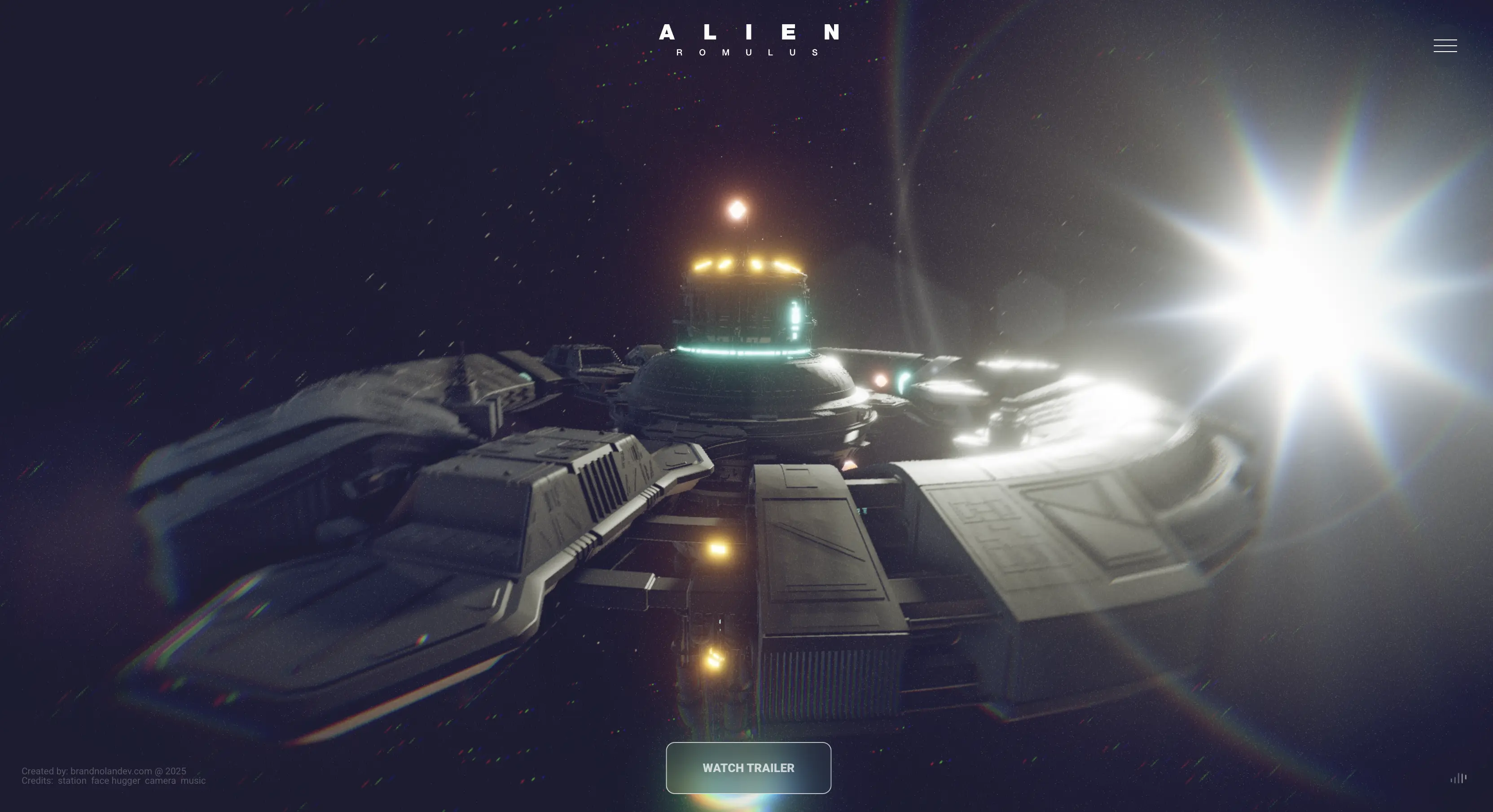Click the face hugger credit link
The width and height of the screenshot is (1493, 812).
pyautogui.click(x=116, y=780)
